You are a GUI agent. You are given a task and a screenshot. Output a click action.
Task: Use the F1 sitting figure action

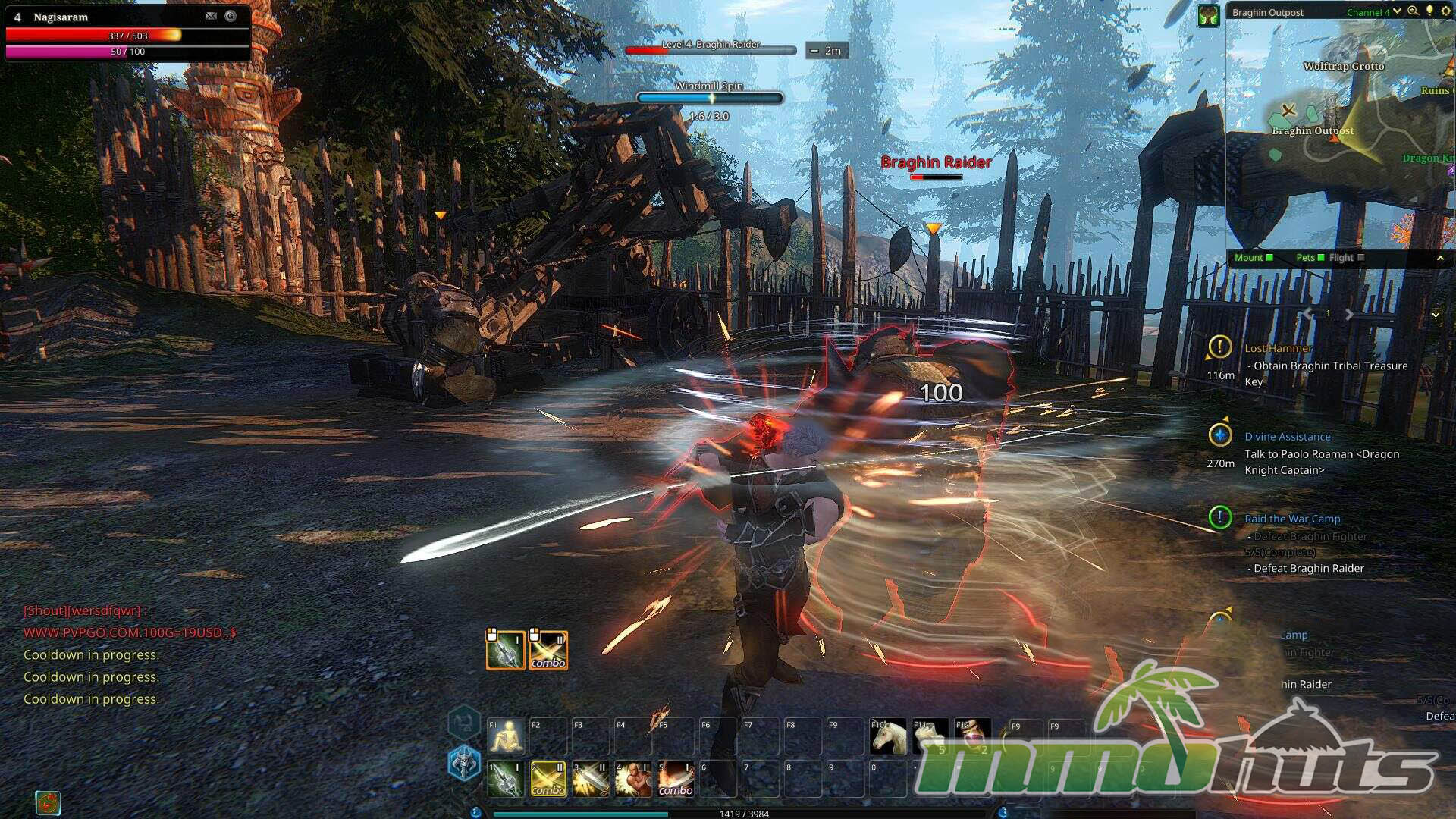coord(507,736)
